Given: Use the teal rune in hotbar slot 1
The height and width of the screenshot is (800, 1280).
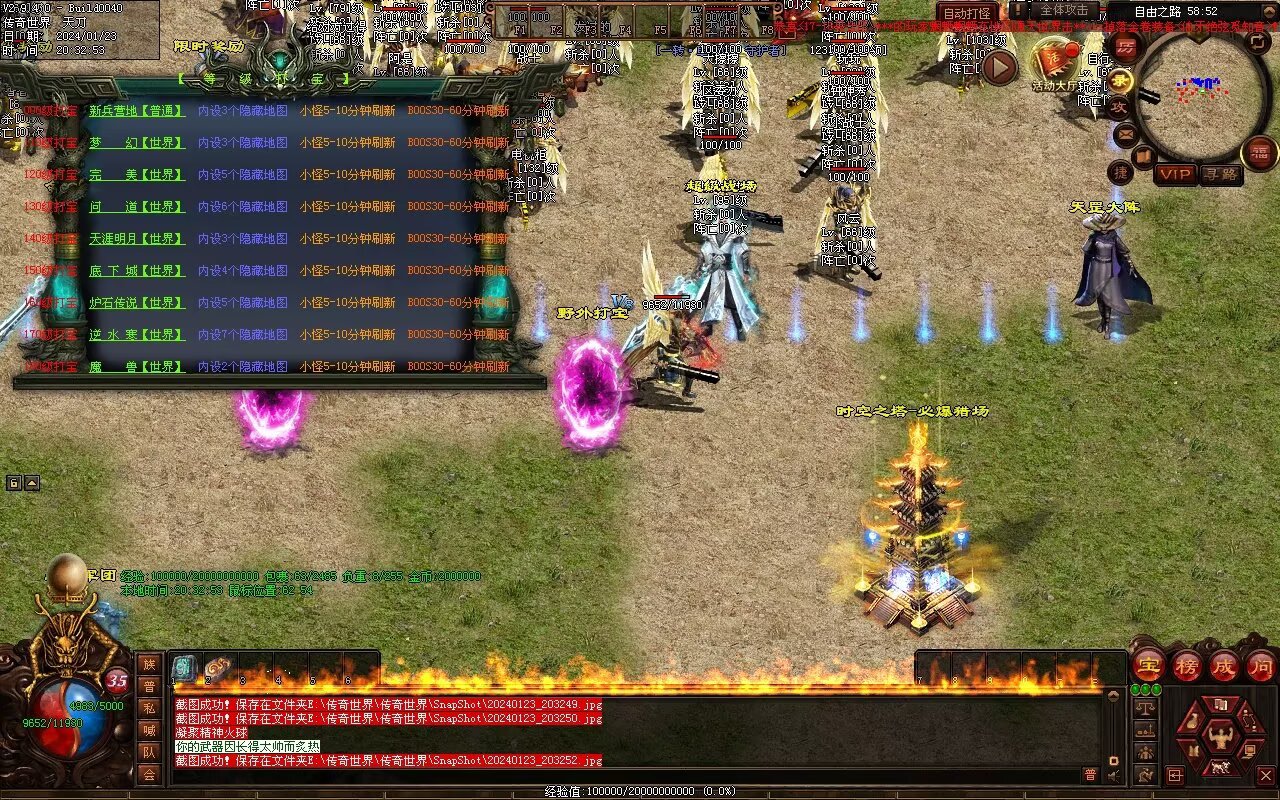Looking at the screenshot, I should click(x=184, y=668).
